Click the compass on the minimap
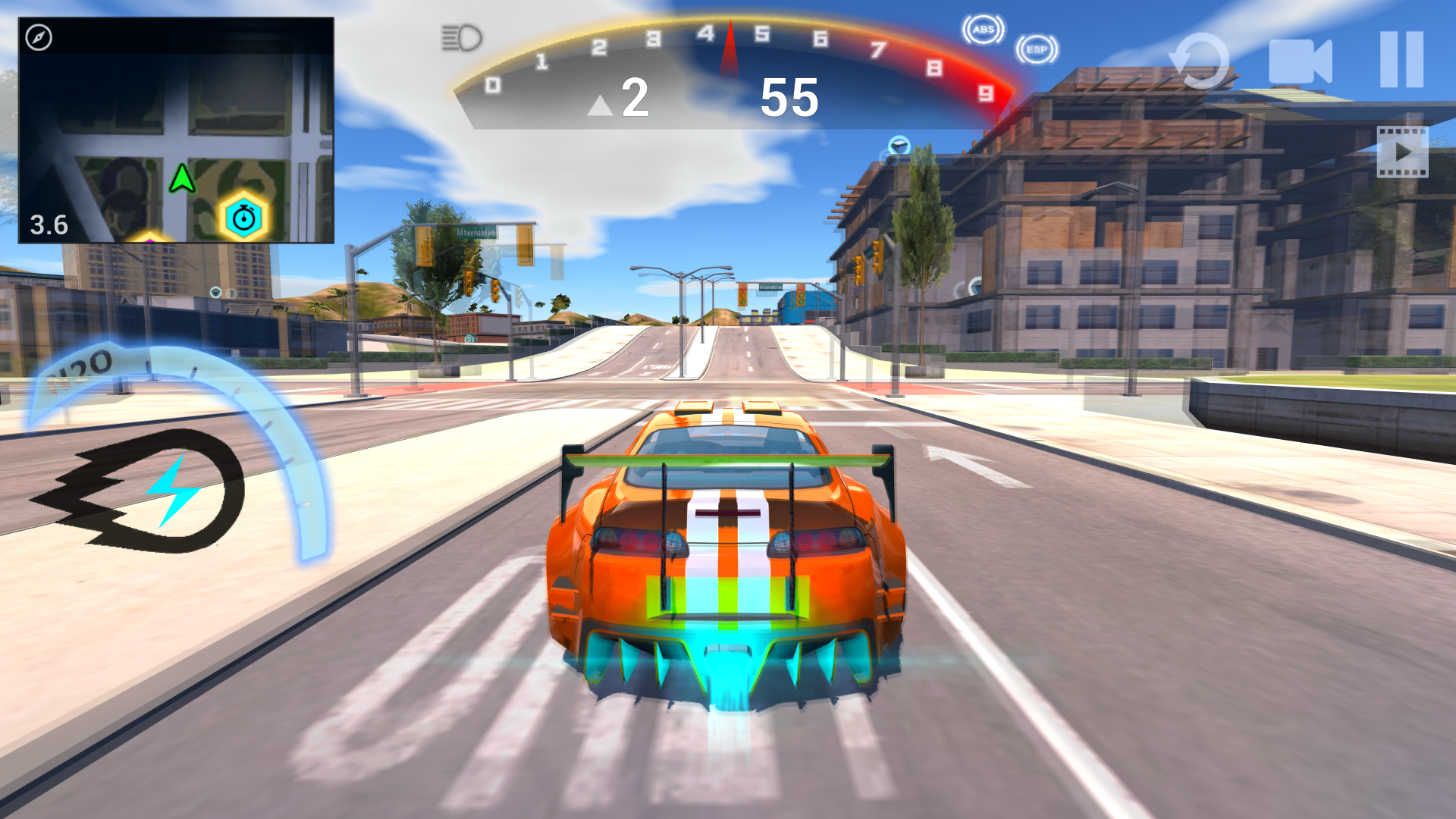The image size is (1456, 819). click(x=37, y=35)
